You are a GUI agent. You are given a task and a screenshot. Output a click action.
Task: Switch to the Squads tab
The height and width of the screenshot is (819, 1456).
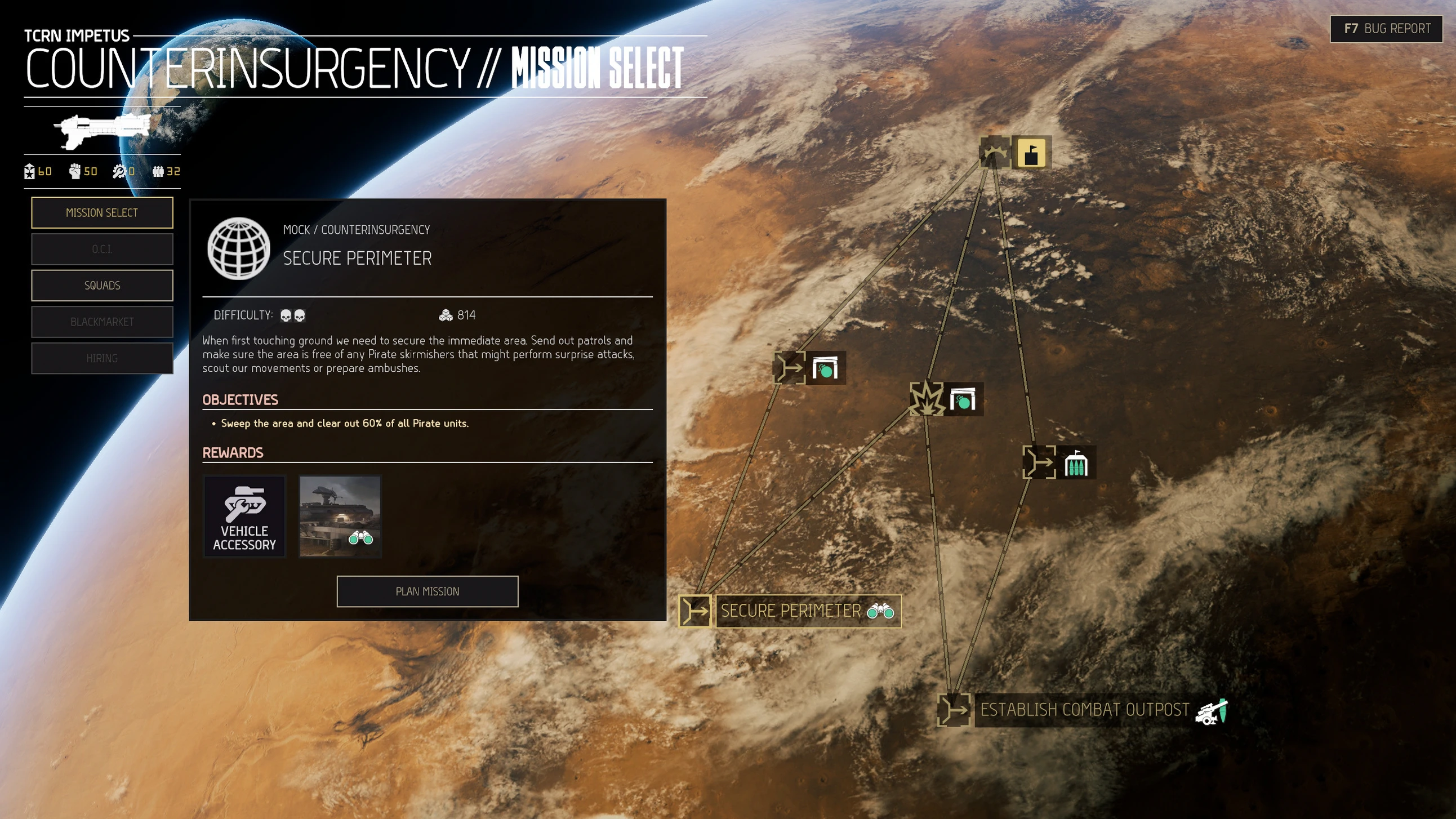(102, 286)
